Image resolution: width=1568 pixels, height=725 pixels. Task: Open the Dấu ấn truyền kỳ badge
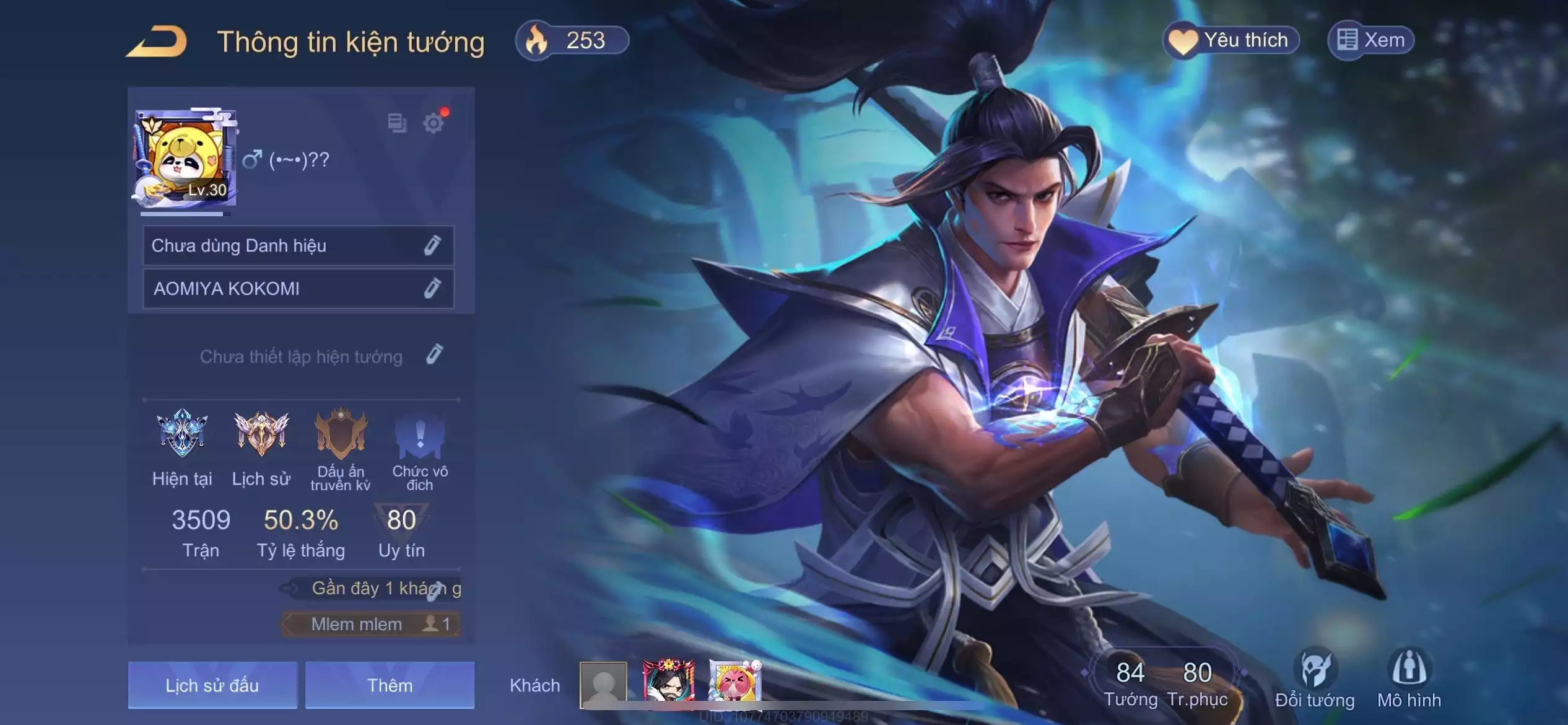click(340, 434)
